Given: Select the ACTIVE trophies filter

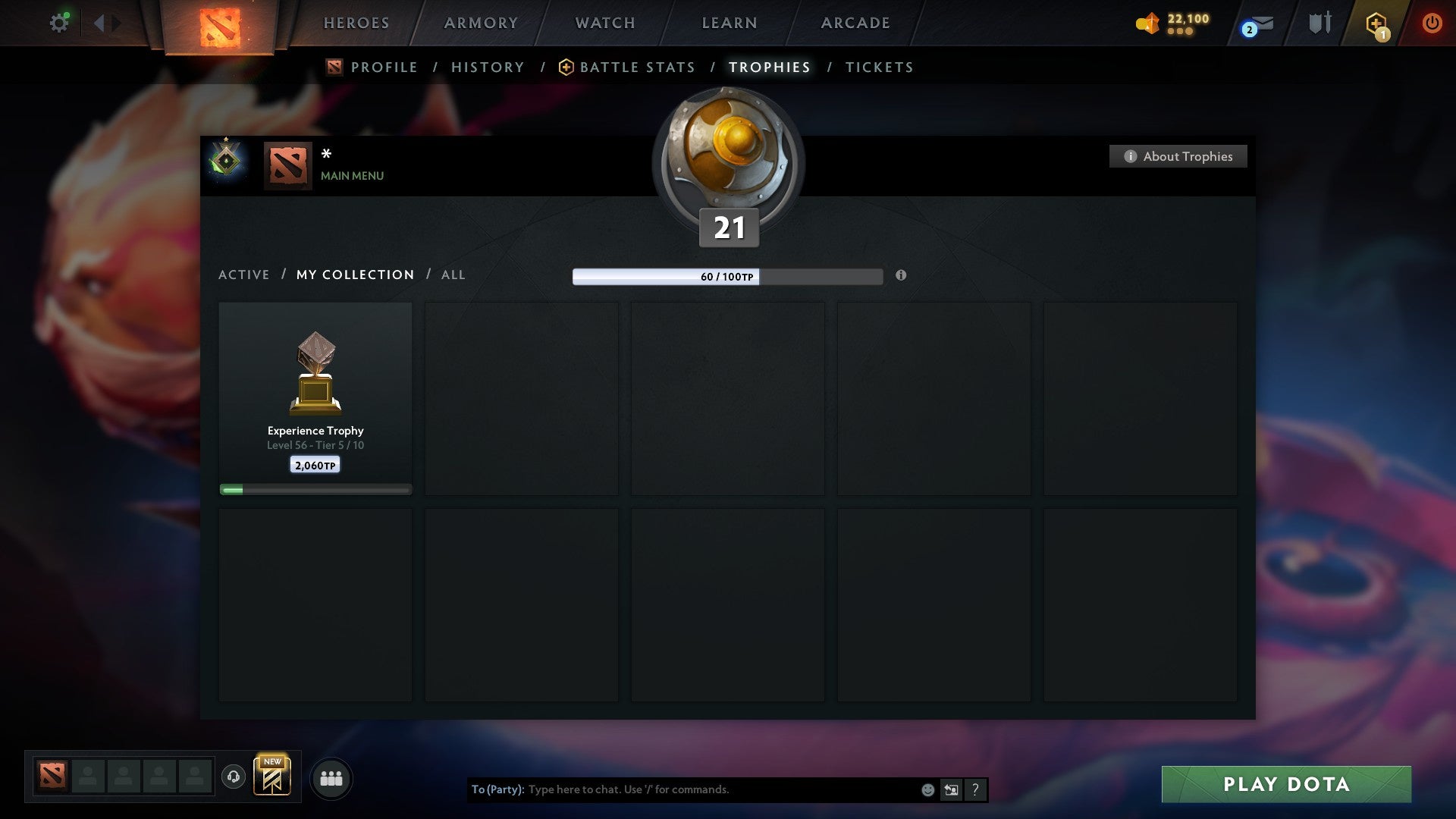Looking at the screenshot, I should click(244, 275).
